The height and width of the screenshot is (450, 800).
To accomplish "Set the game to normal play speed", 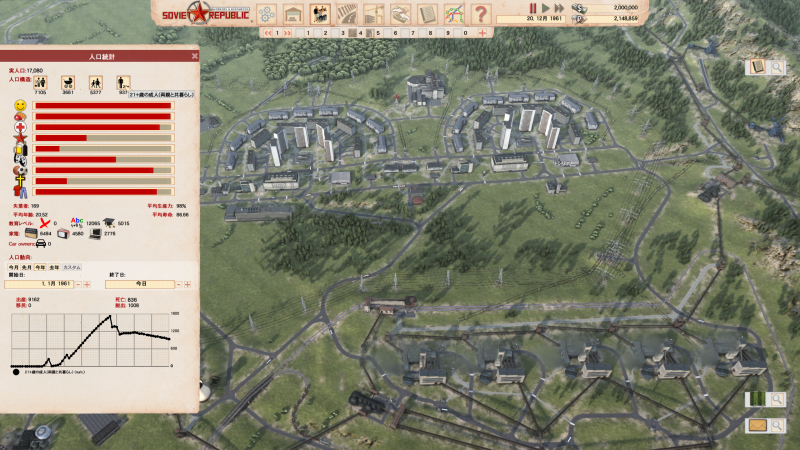I will tap(546, 8).
